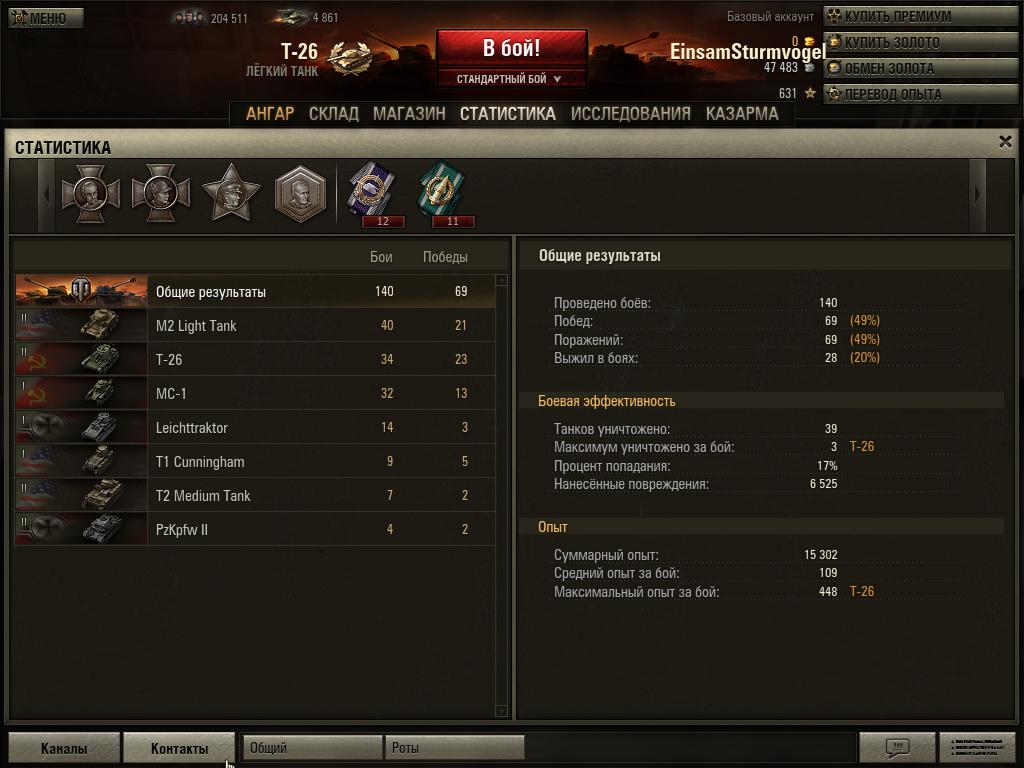The height and width of the screenshot is (768, 1024).
Task: Open the Склад tab
Action: coord(333,114)
